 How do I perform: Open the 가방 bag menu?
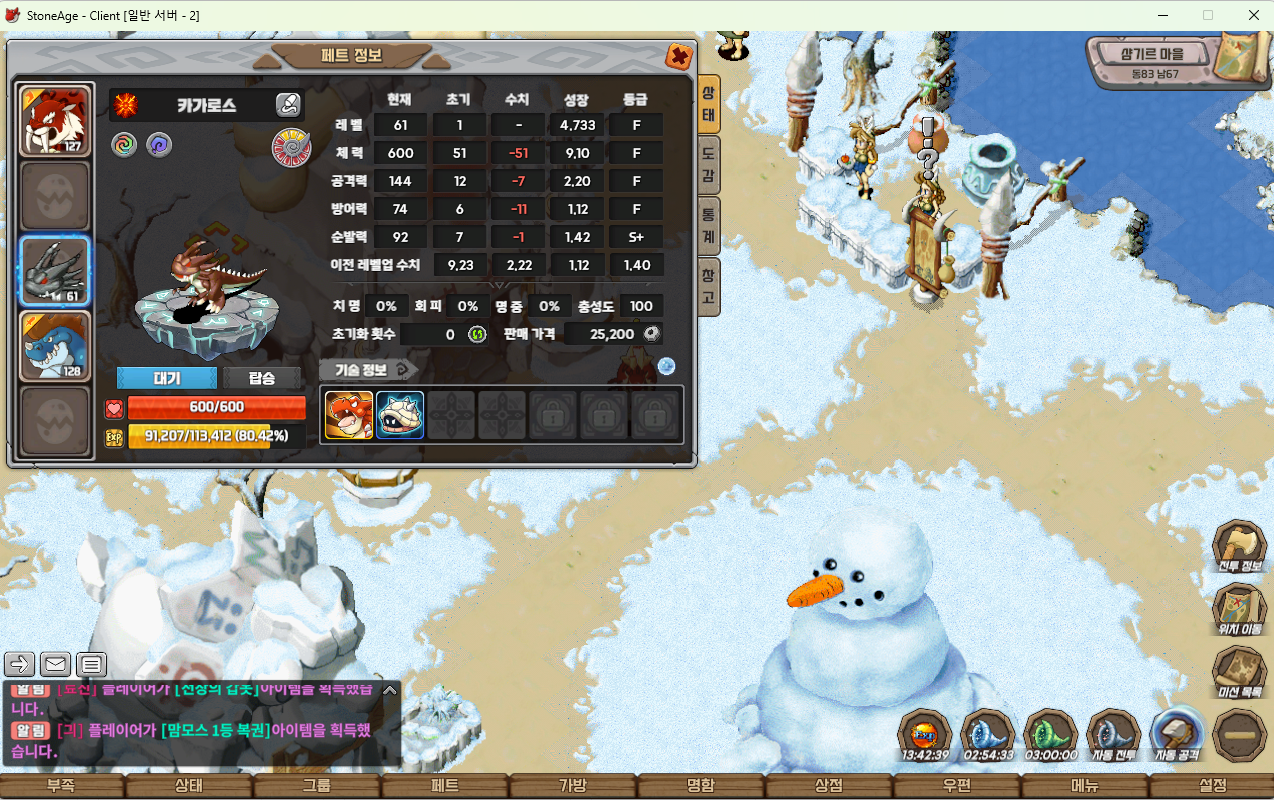click(573, 786)
